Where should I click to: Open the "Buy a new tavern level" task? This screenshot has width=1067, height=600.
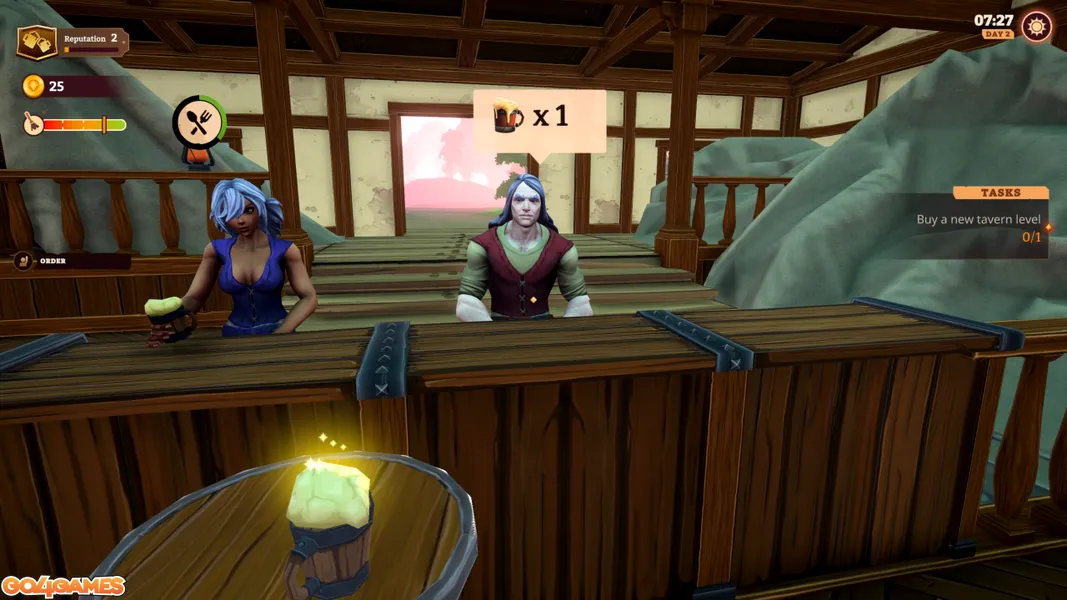(x=978, y=220)
